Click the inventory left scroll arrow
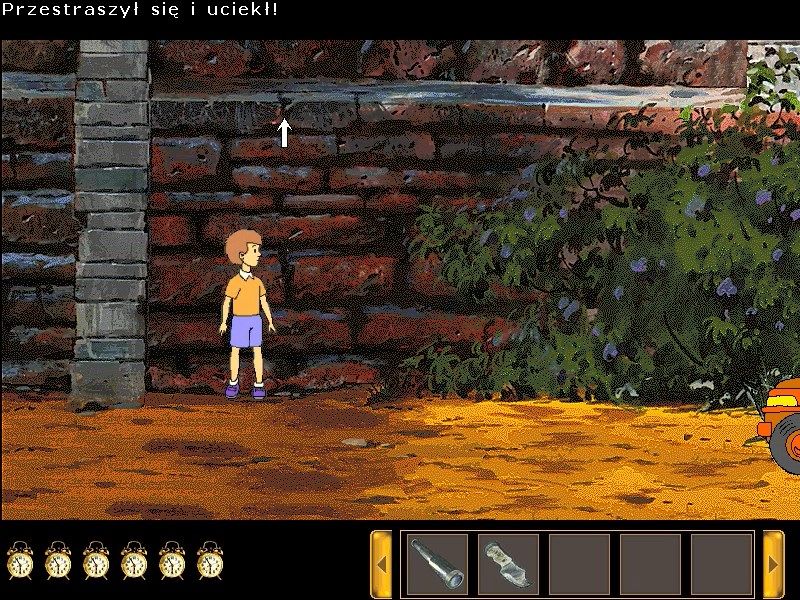Image resolution: width=800 pixels, height=600 pixels. [381, 564]
